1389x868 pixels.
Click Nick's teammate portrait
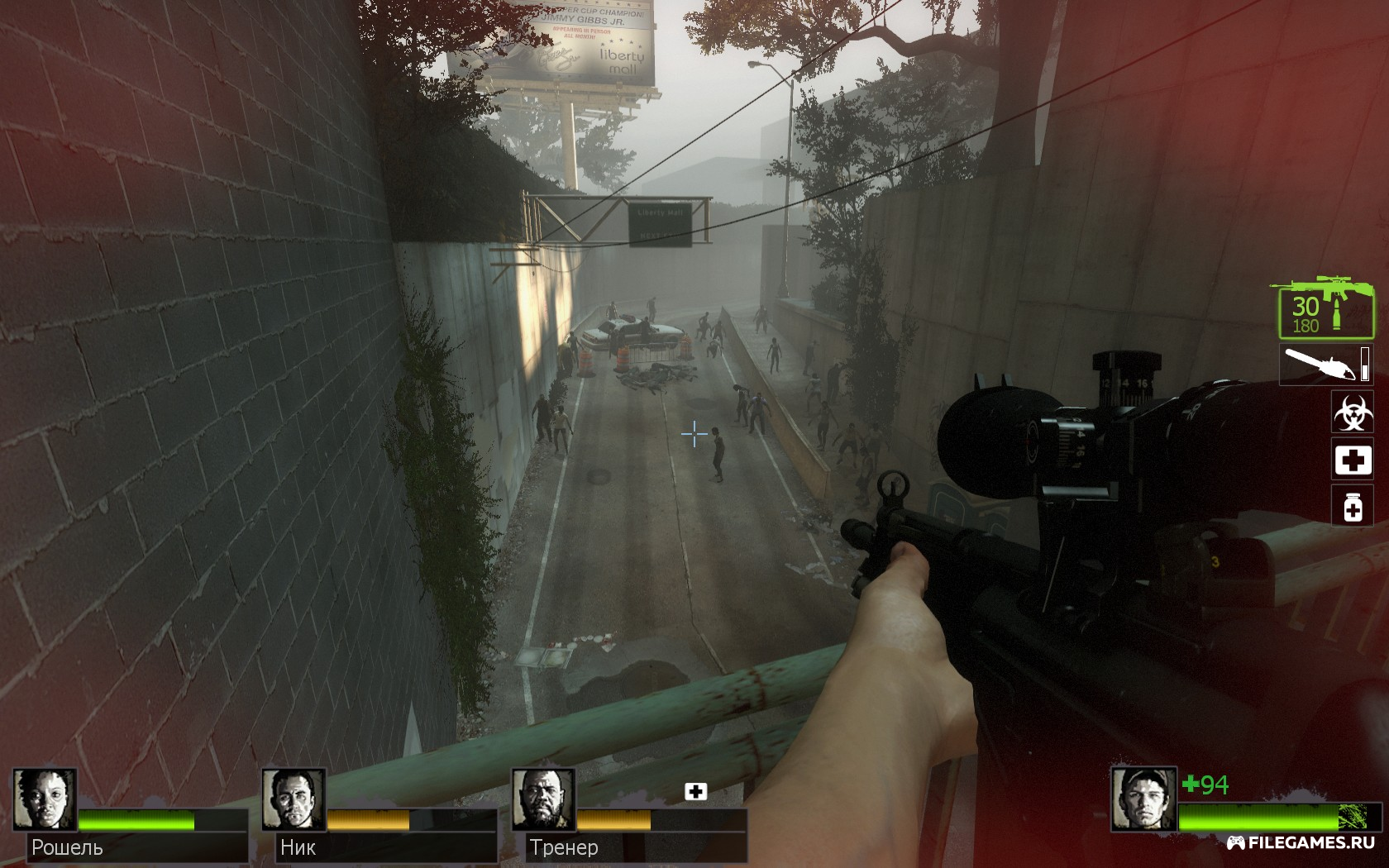(x=294, y=799)
